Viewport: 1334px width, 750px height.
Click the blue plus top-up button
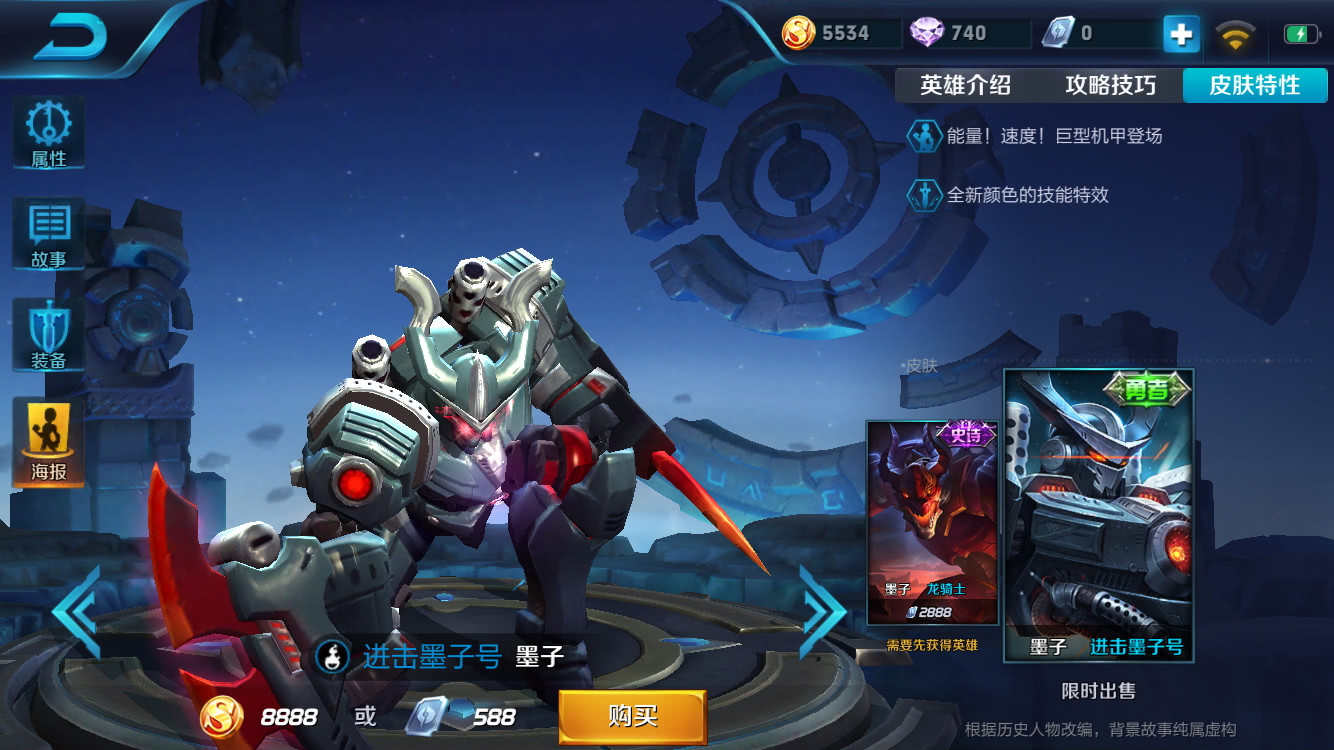[x=1181, y=35]
